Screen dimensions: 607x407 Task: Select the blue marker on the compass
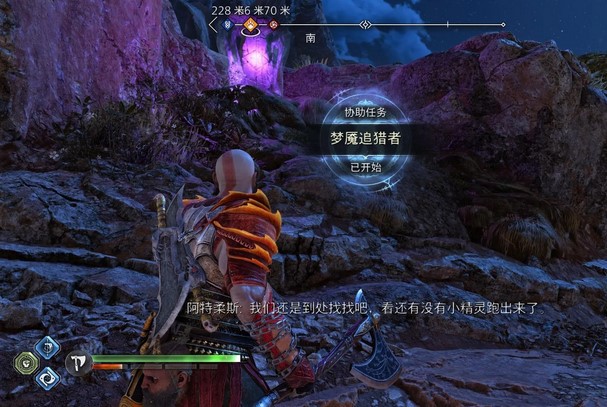[228, 24]
